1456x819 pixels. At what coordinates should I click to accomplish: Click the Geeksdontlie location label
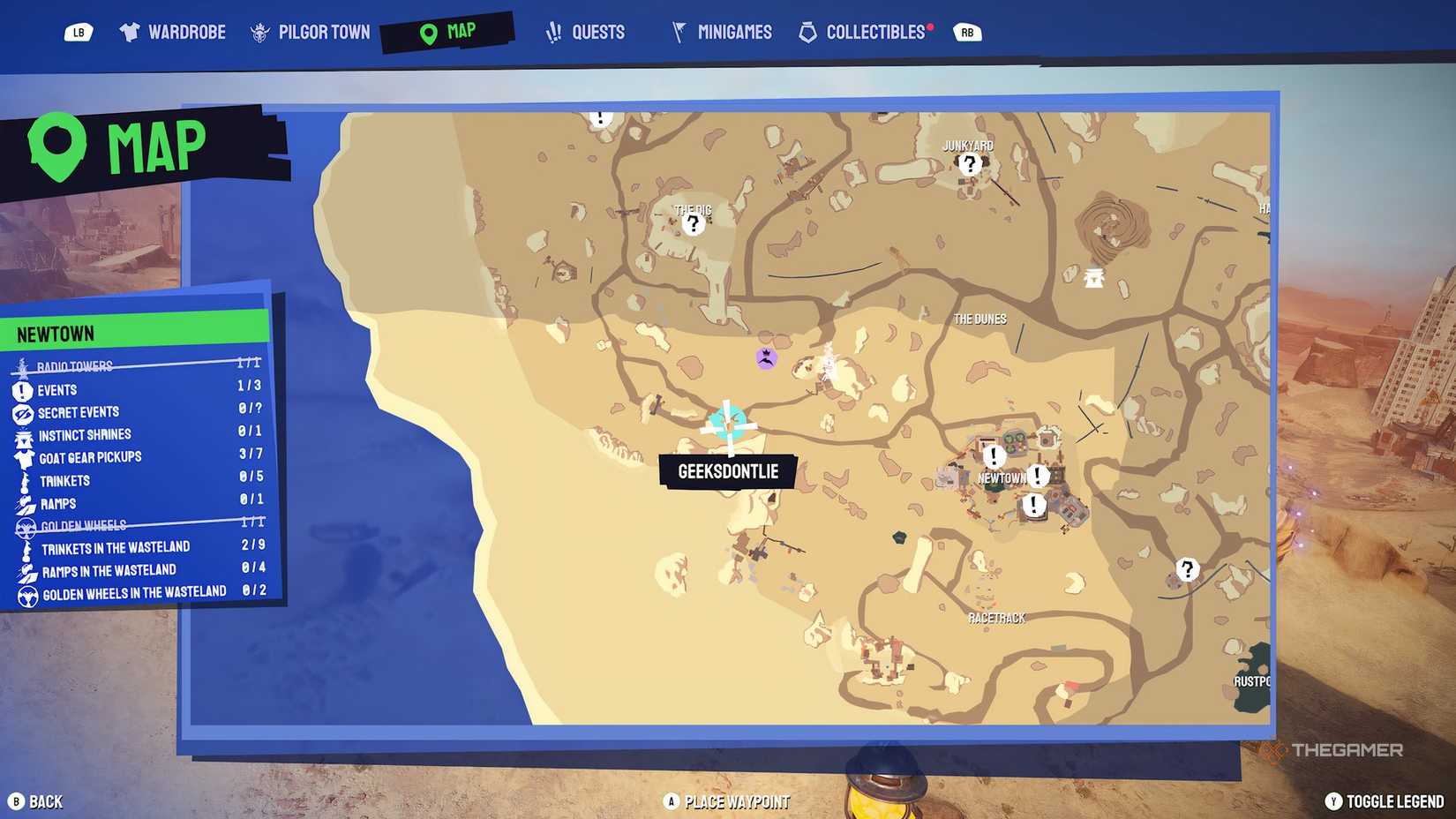727,471
